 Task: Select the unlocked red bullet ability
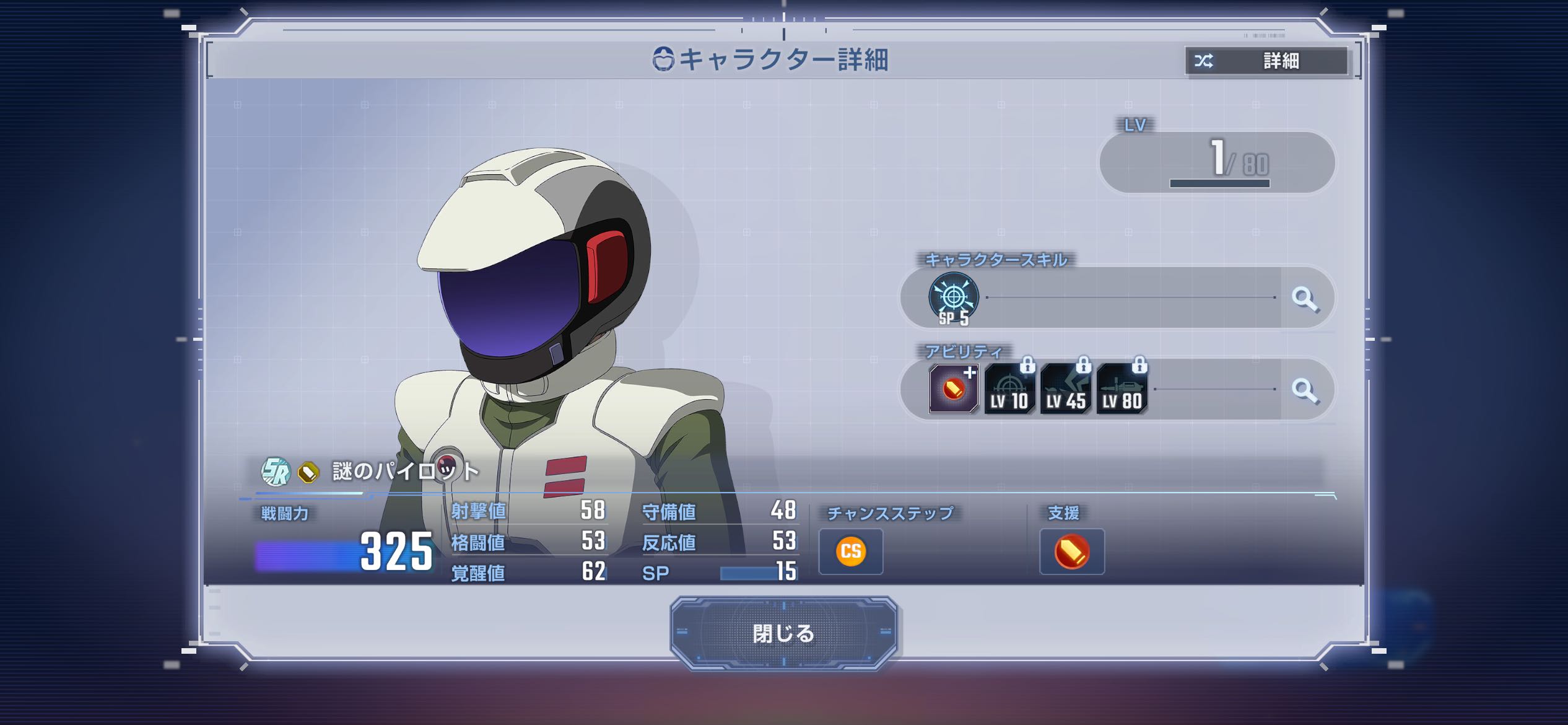tap(954, 389)
